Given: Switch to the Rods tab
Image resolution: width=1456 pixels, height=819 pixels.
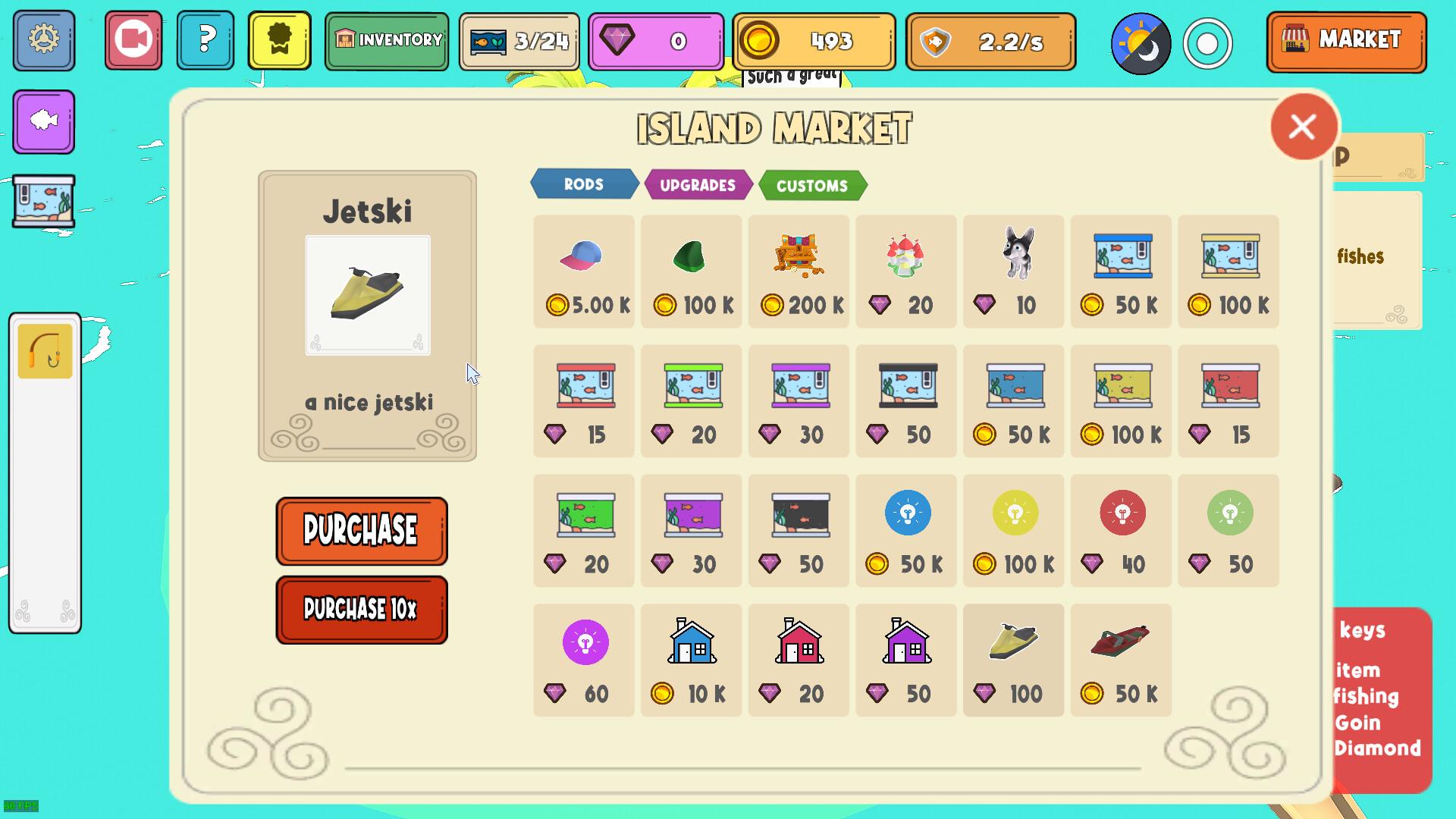Looking at the screenshot, I should click(583, 184).
